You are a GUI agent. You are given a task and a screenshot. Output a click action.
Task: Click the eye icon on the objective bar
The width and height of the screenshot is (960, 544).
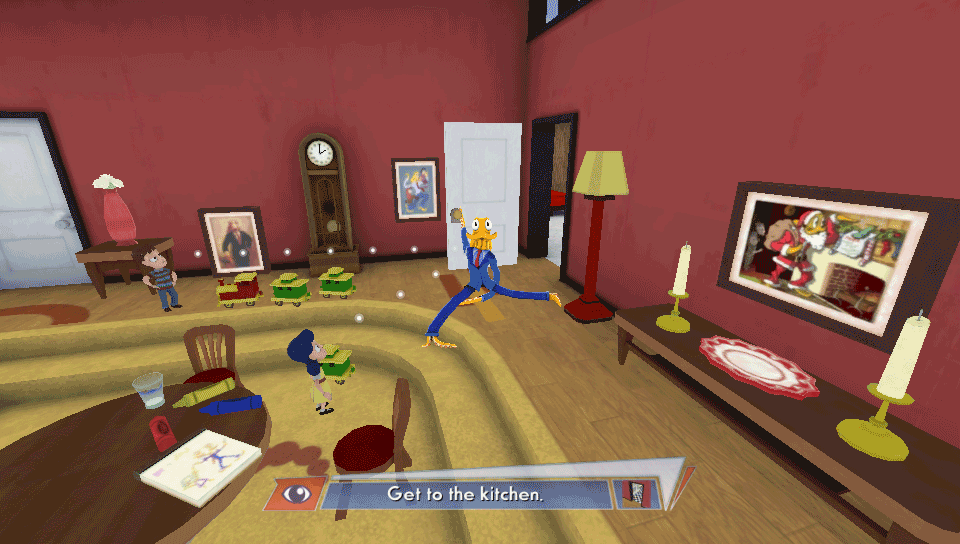pyautogui.click(x=295, y=494)
